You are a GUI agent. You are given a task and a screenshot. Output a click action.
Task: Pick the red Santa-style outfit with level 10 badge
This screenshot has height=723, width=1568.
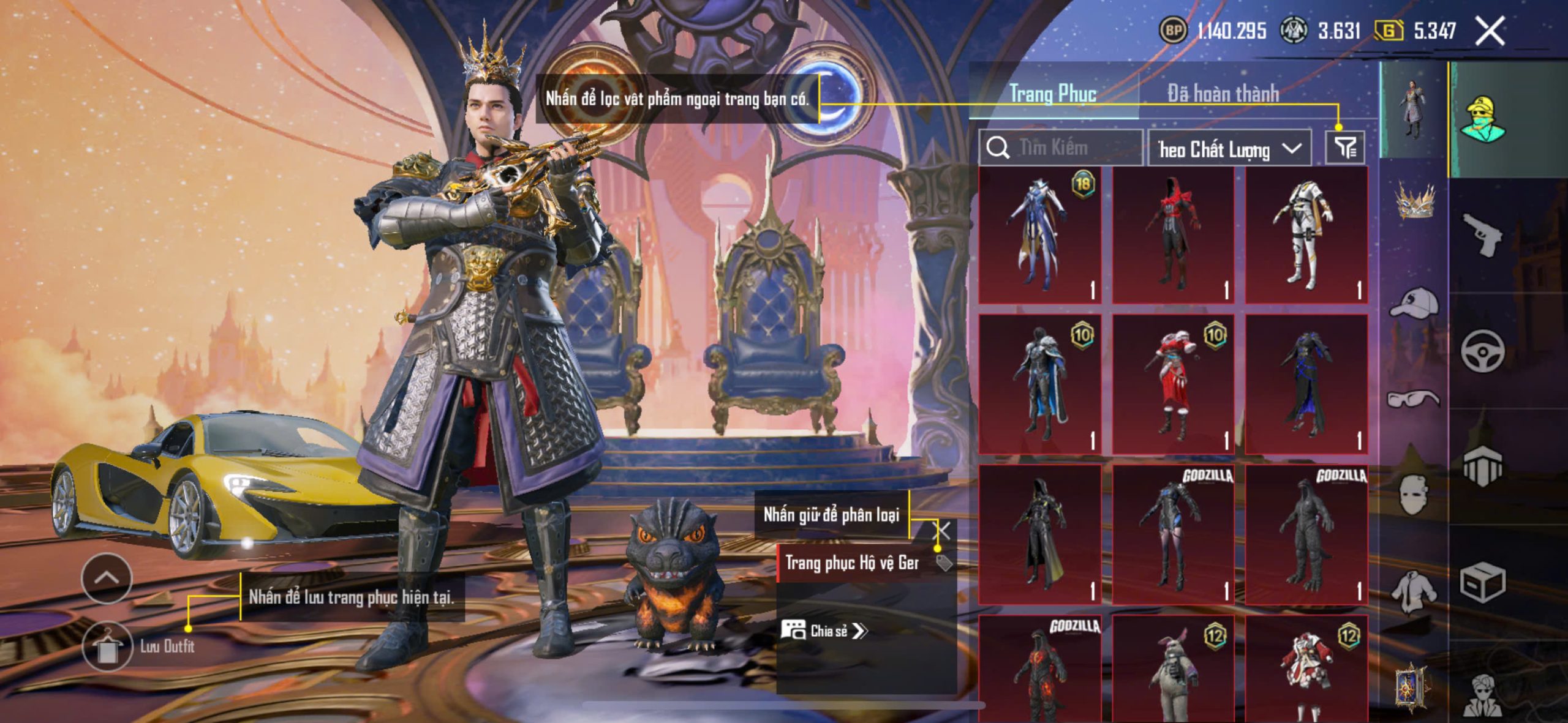[1173, 384]
